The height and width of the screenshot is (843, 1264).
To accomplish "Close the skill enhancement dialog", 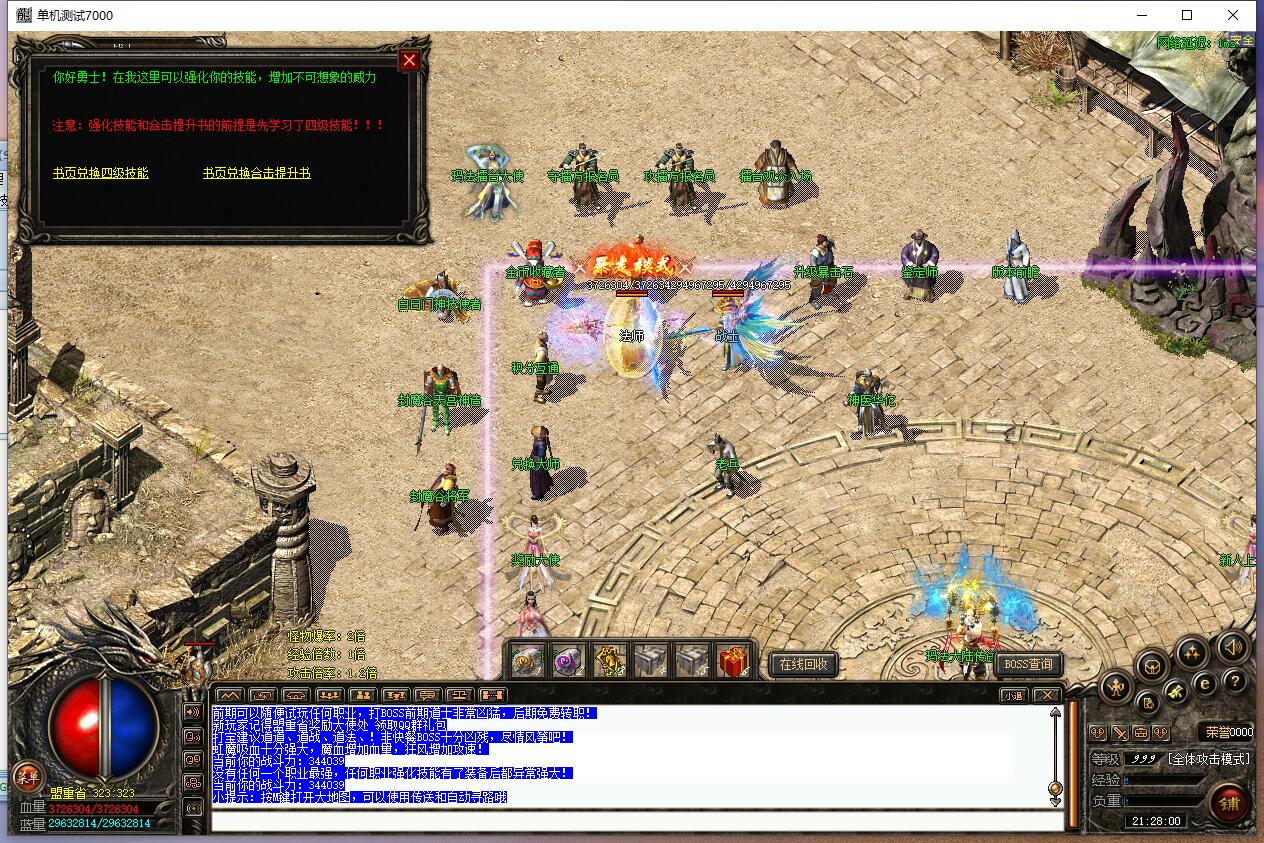I will pyautogui.click(x=409, y=61).
